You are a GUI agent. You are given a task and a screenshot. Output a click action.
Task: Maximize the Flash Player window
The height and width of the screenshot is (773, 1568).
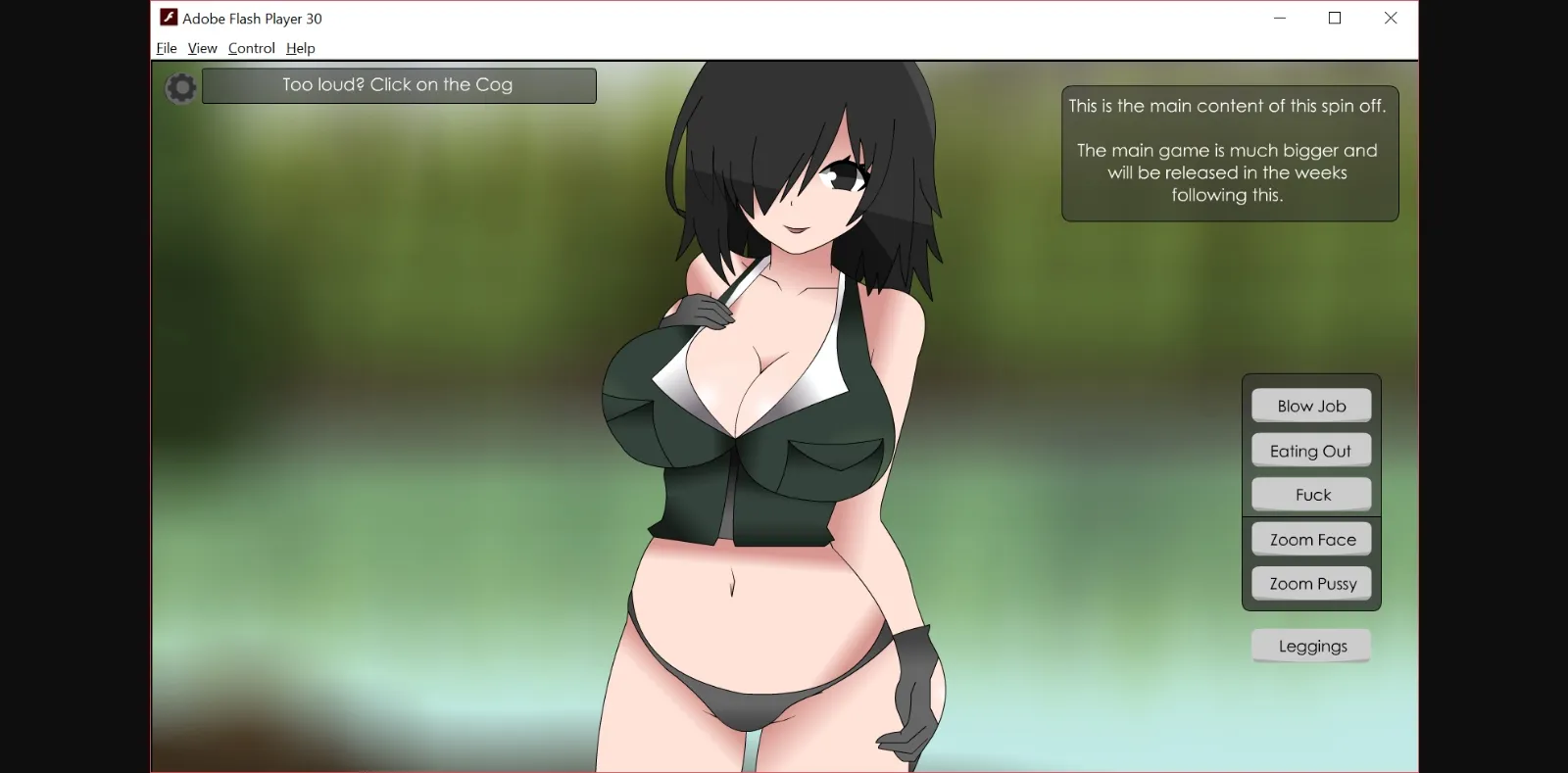click(1334, 18)
